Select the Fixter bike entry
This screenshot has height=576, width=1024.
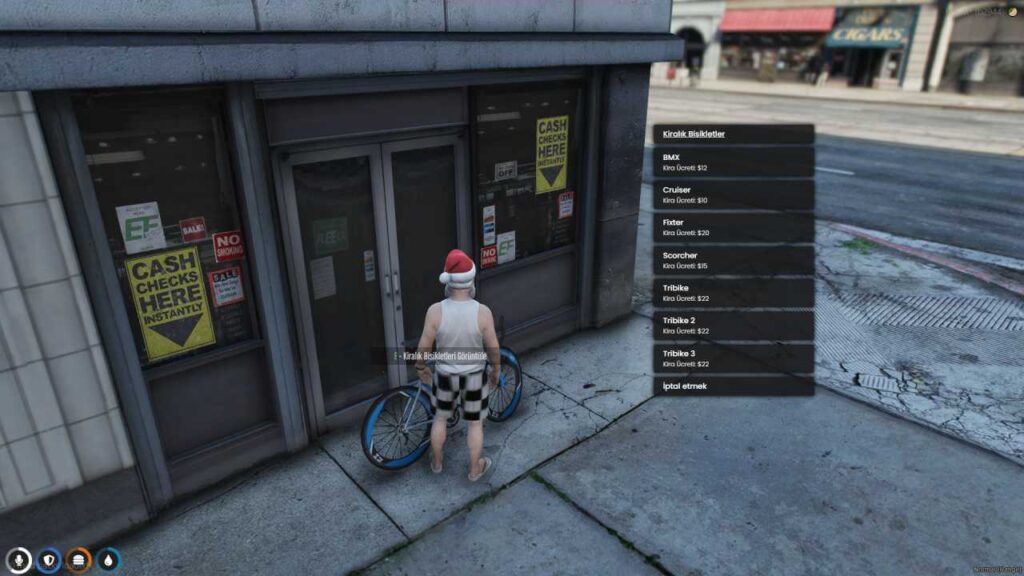[x=733, y=227]
